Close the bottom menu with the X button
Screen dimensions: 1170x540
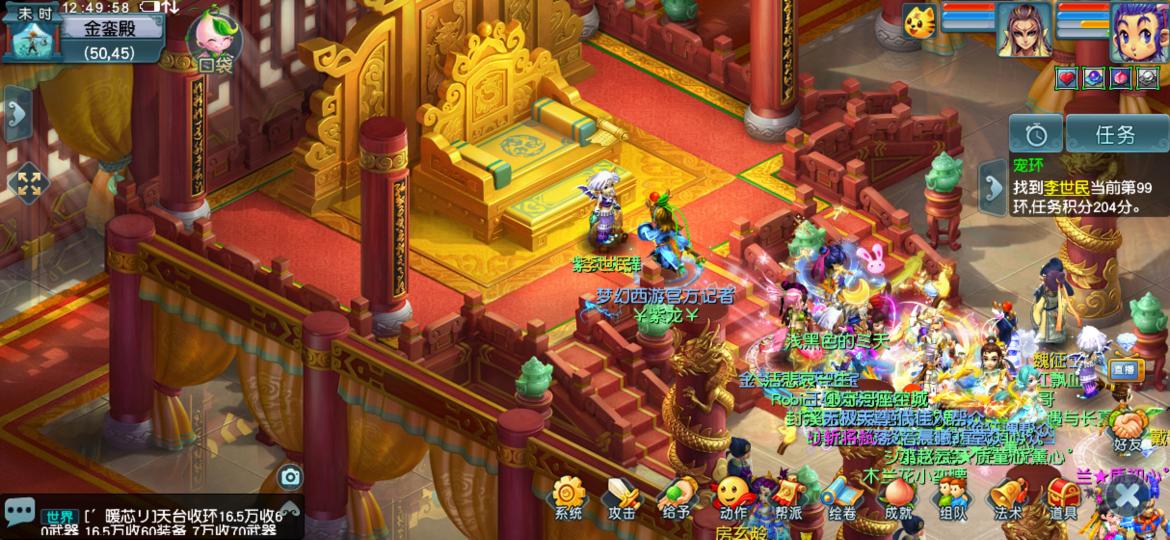point(1127,496)
